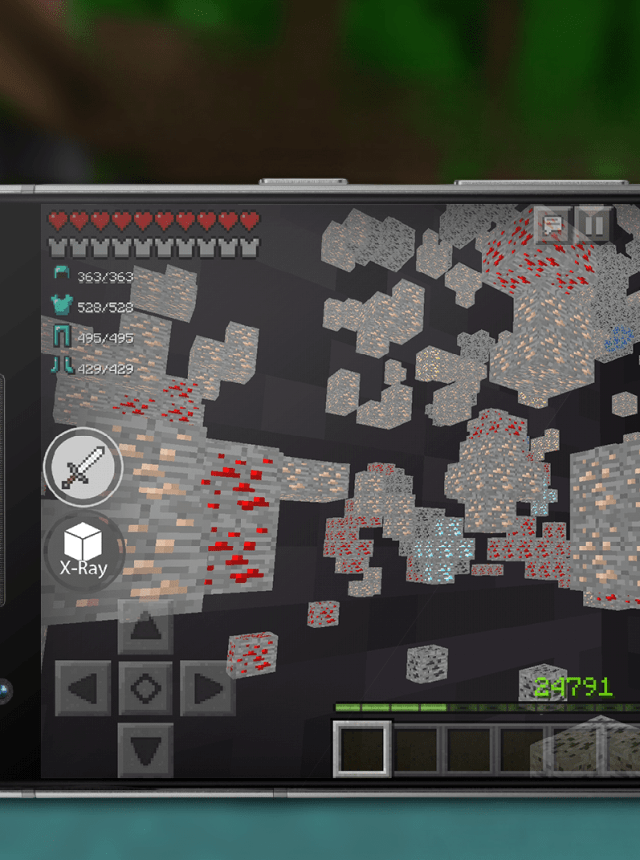The image size is (640, 860).
Task: Open the chat window
Action: [x=551, y=225]
